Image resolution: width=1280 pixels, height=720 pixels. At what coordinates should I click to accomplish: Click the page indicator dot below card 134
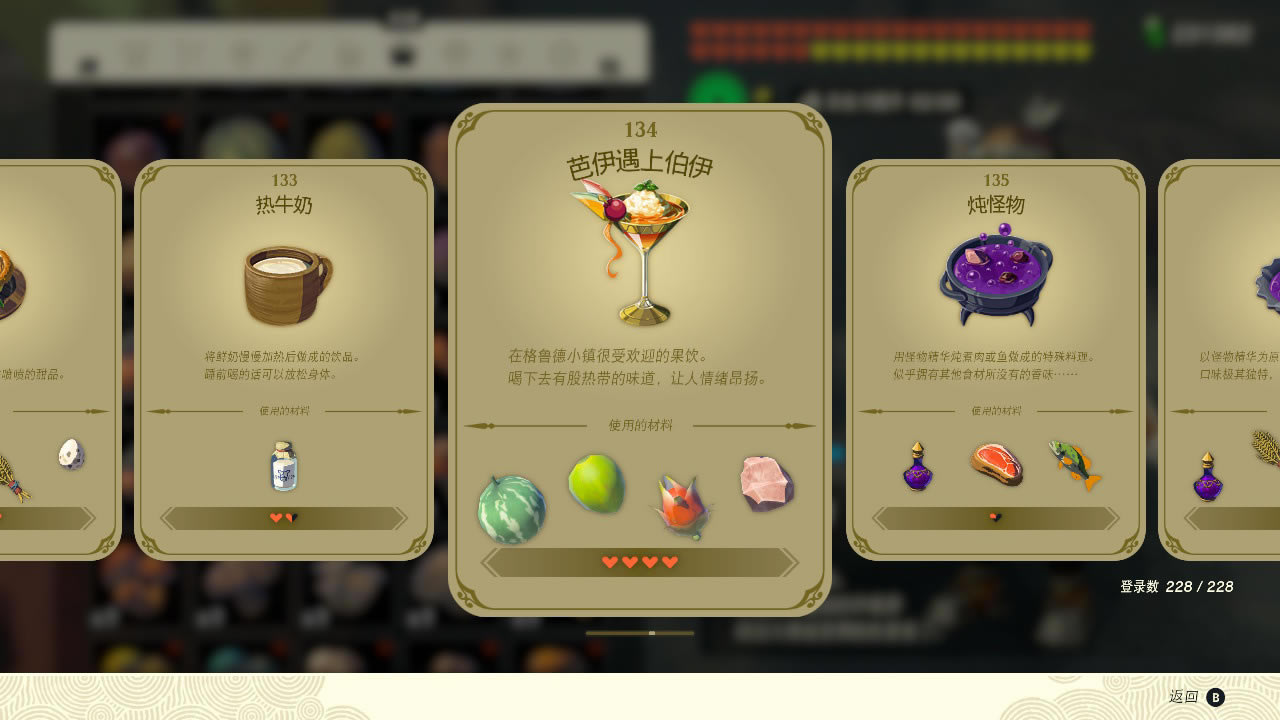pos(653,633)
